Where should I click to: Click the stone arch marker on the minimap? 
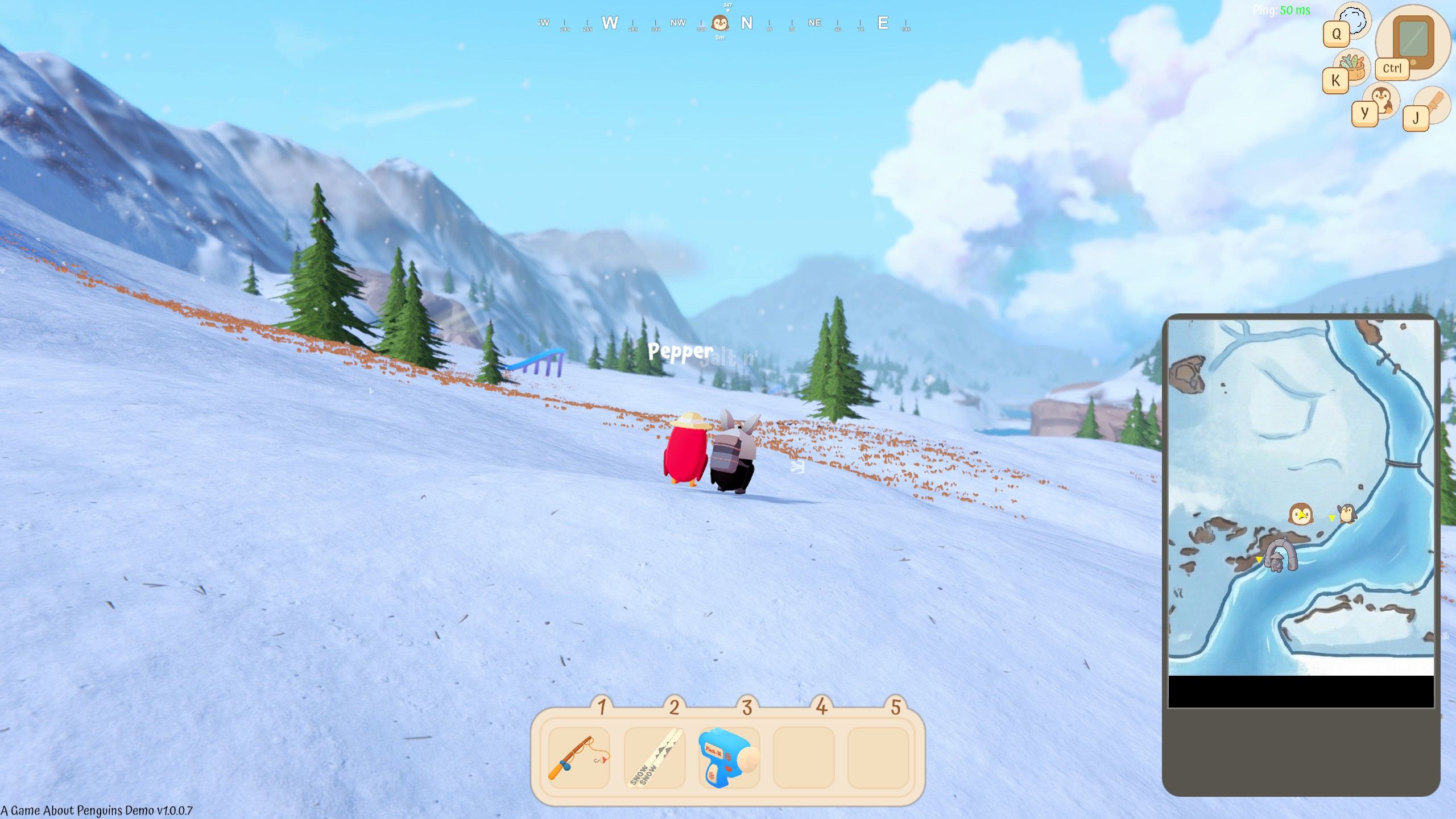pyautogui.click(x=1281, y=555)
